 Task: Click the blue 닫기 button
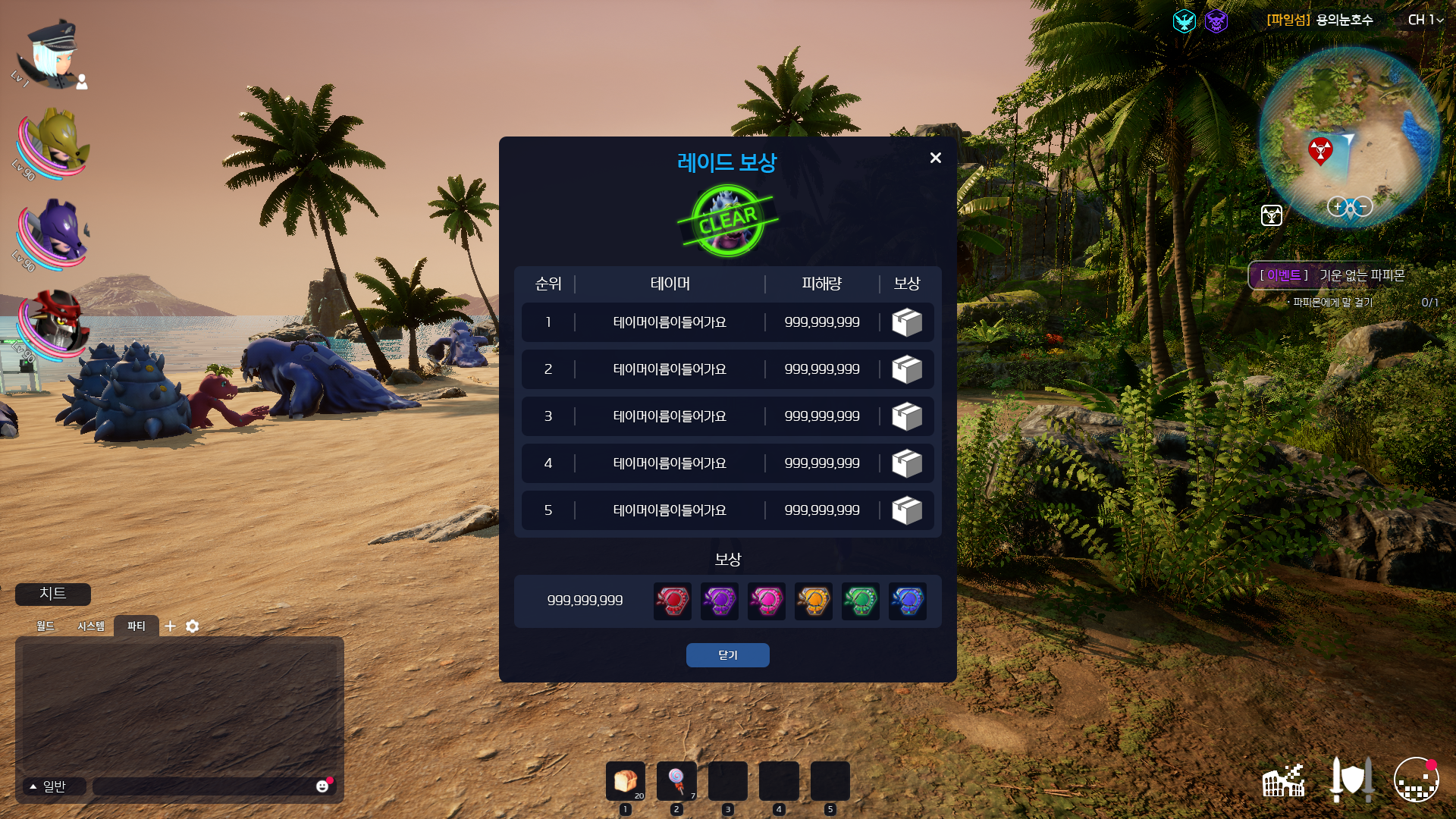click(727, 655)
